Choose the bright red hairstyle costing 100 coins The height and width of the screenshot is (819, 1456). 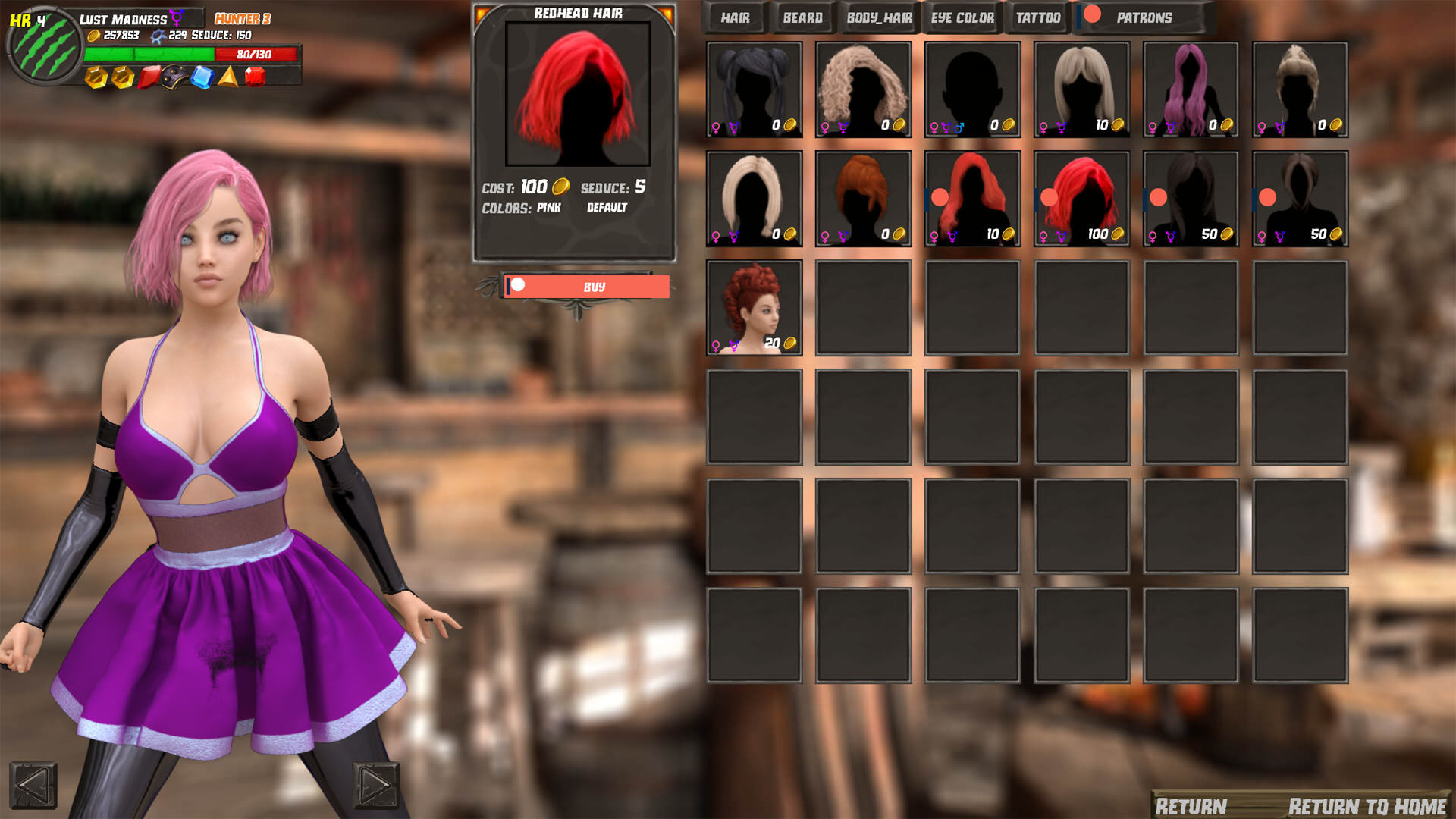point(1081,199)
